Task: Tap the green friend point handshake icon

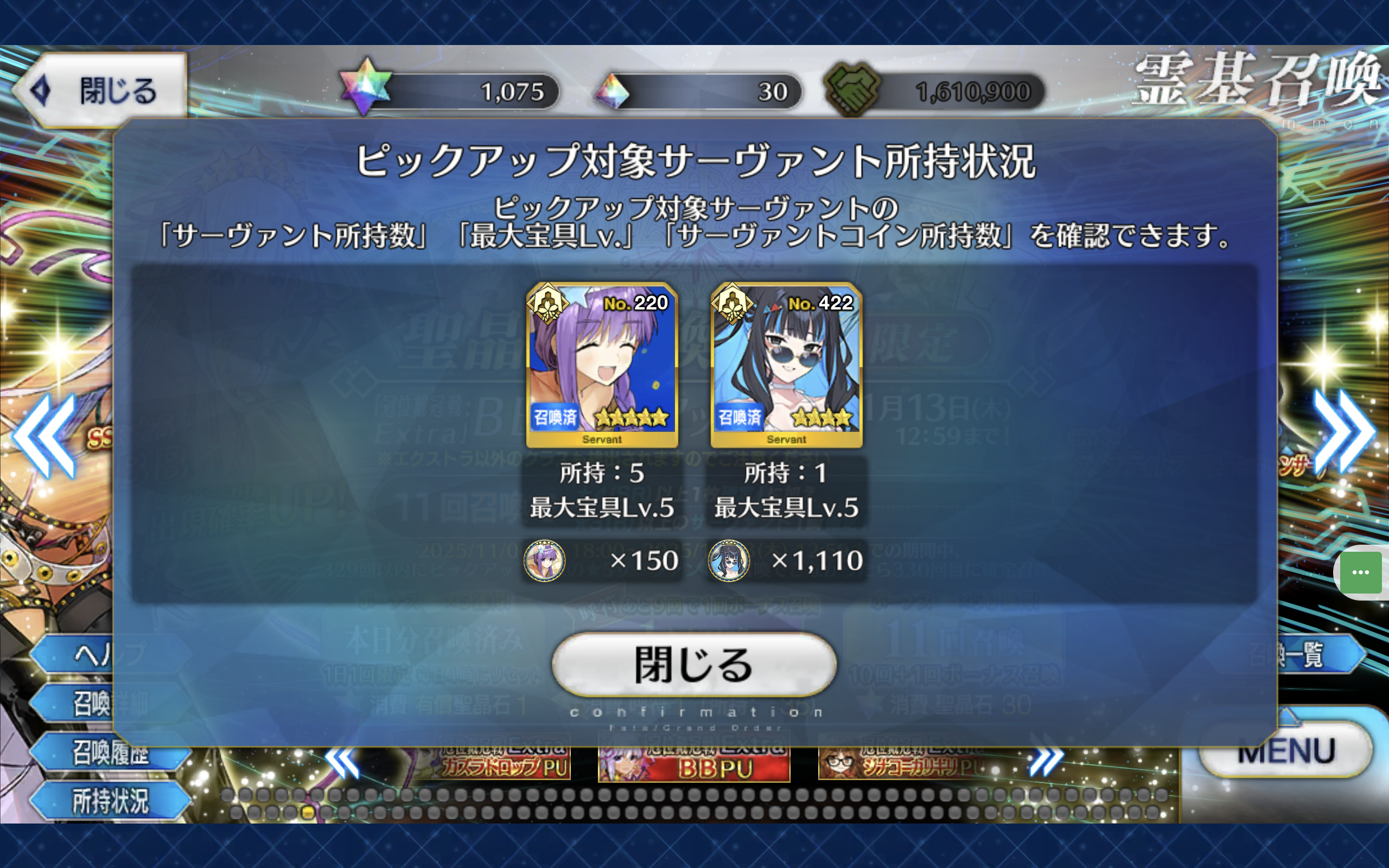Action: [852, 89]
